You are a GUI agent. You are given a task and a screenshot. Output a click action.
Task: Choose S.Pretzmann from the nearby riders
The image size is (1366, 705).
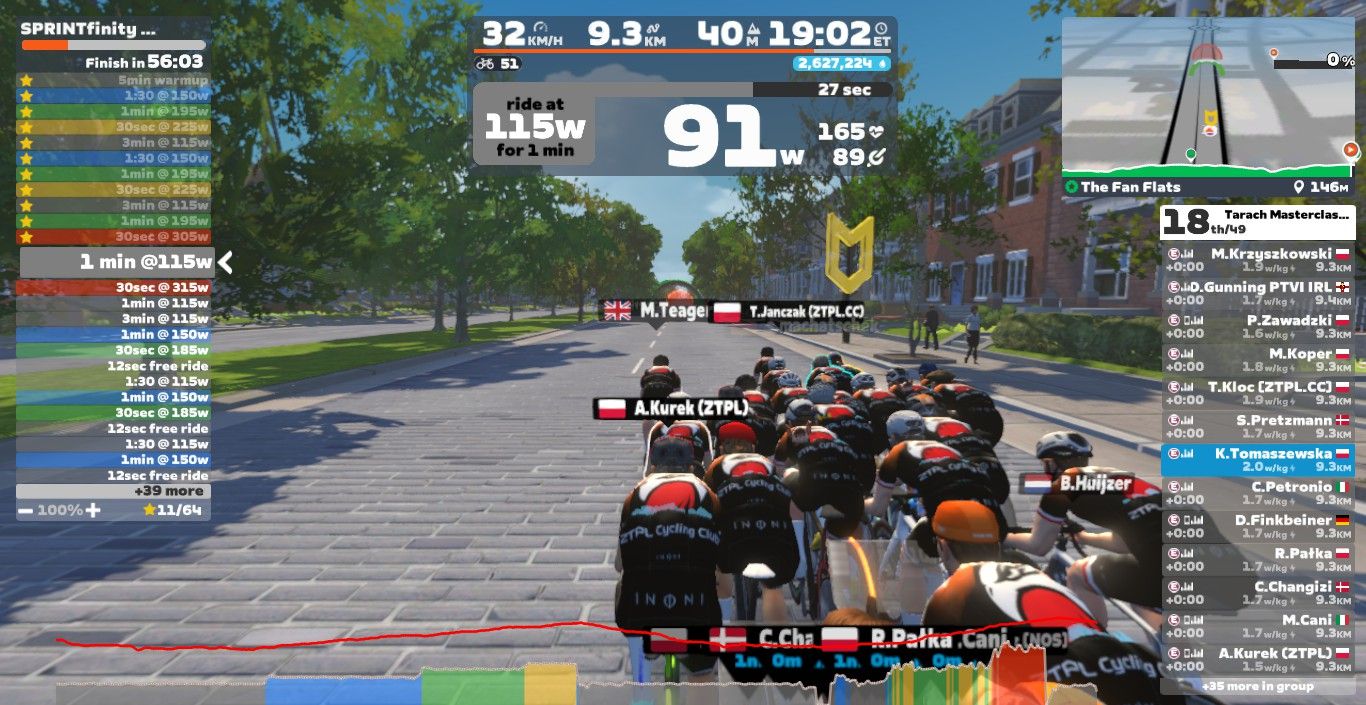1258,426
